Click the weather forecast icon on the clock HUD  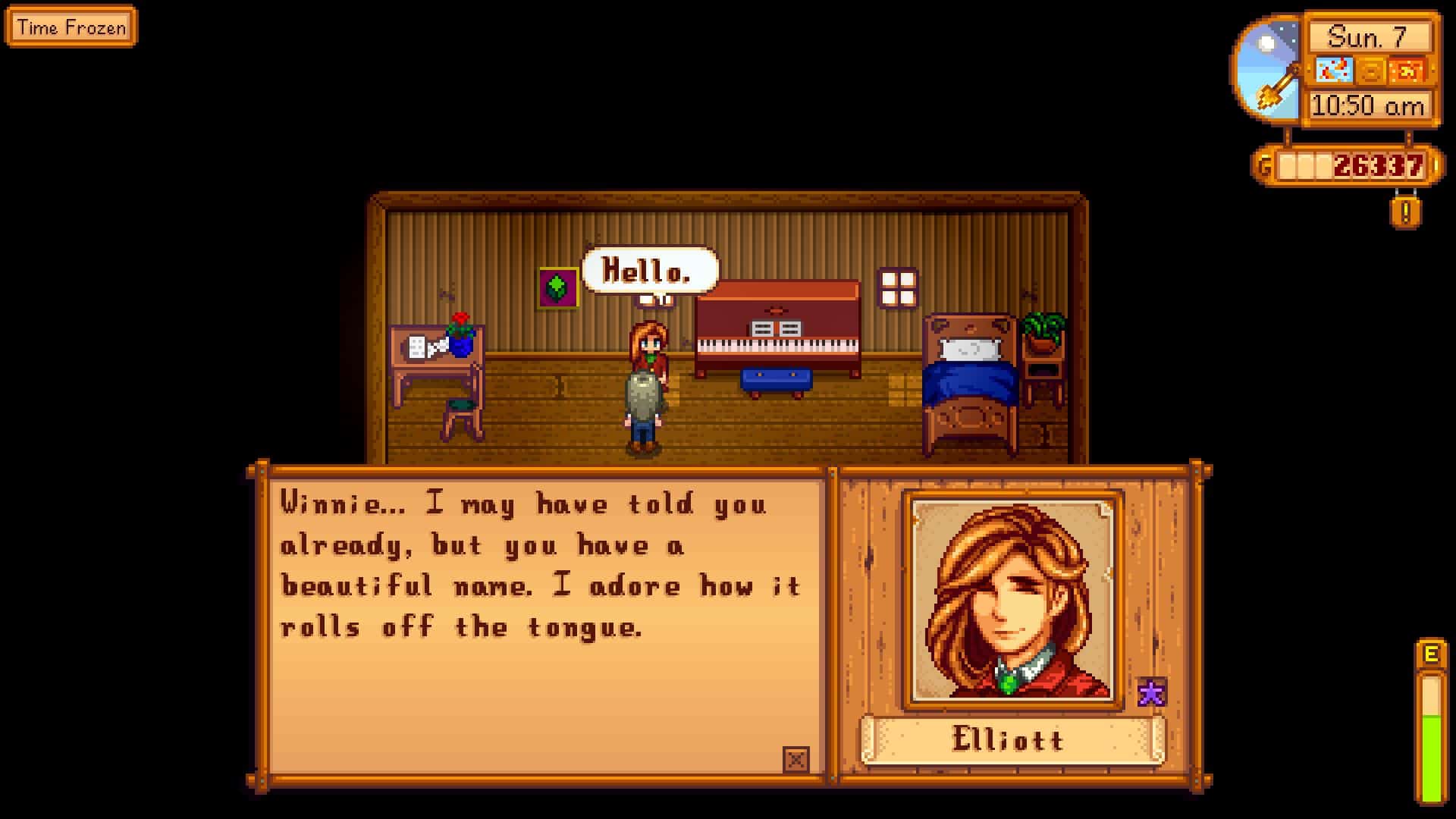(x=1335, y=71)
